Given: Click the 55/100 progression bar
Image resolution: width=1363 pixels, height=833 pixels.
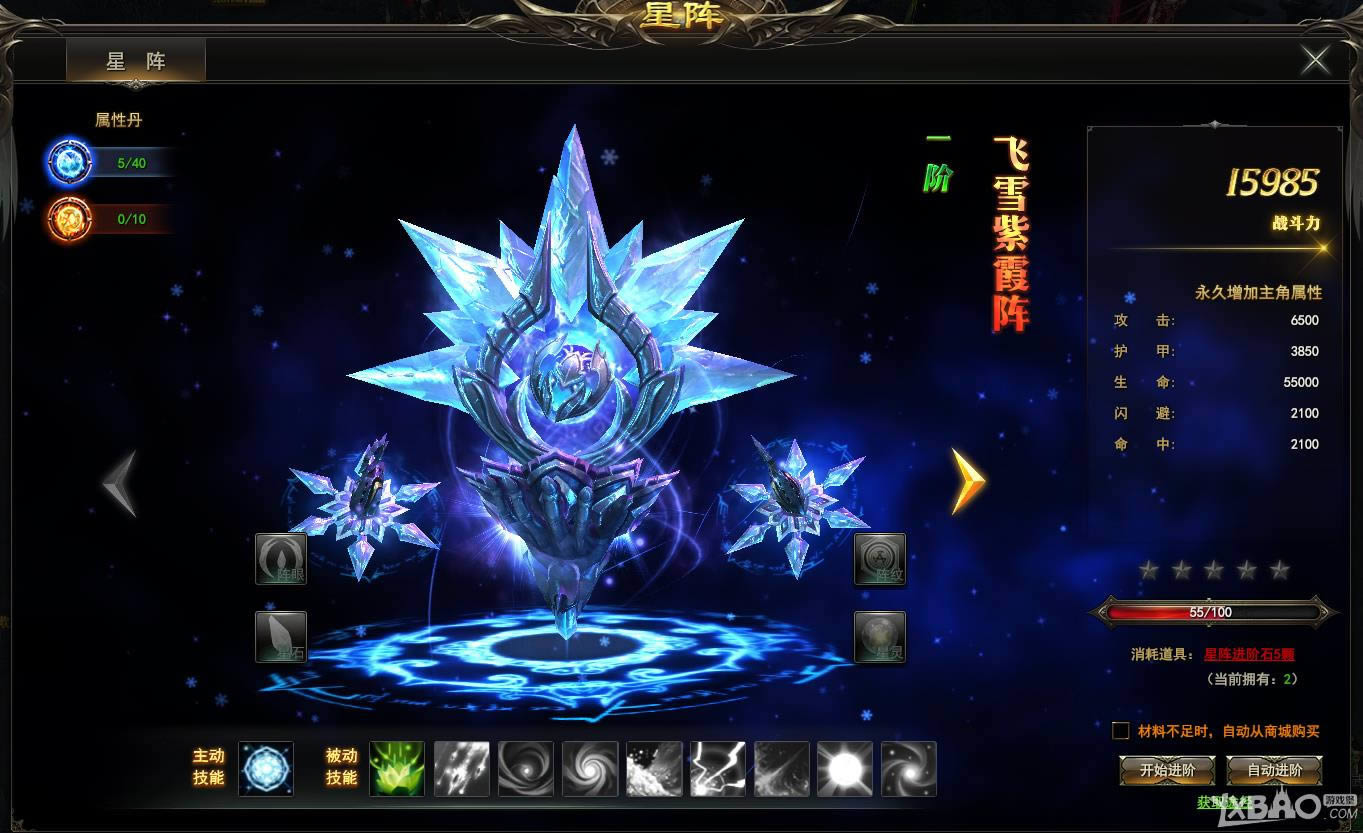Looking at the screenshot, I should [x=1213, y=609].
